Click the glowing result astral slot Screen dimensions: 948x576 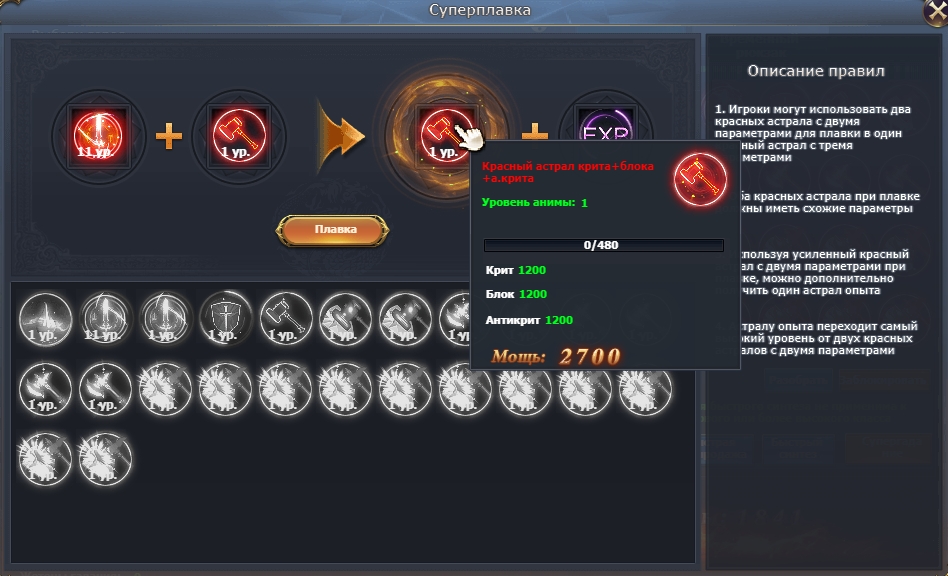(x=435, y=132)
